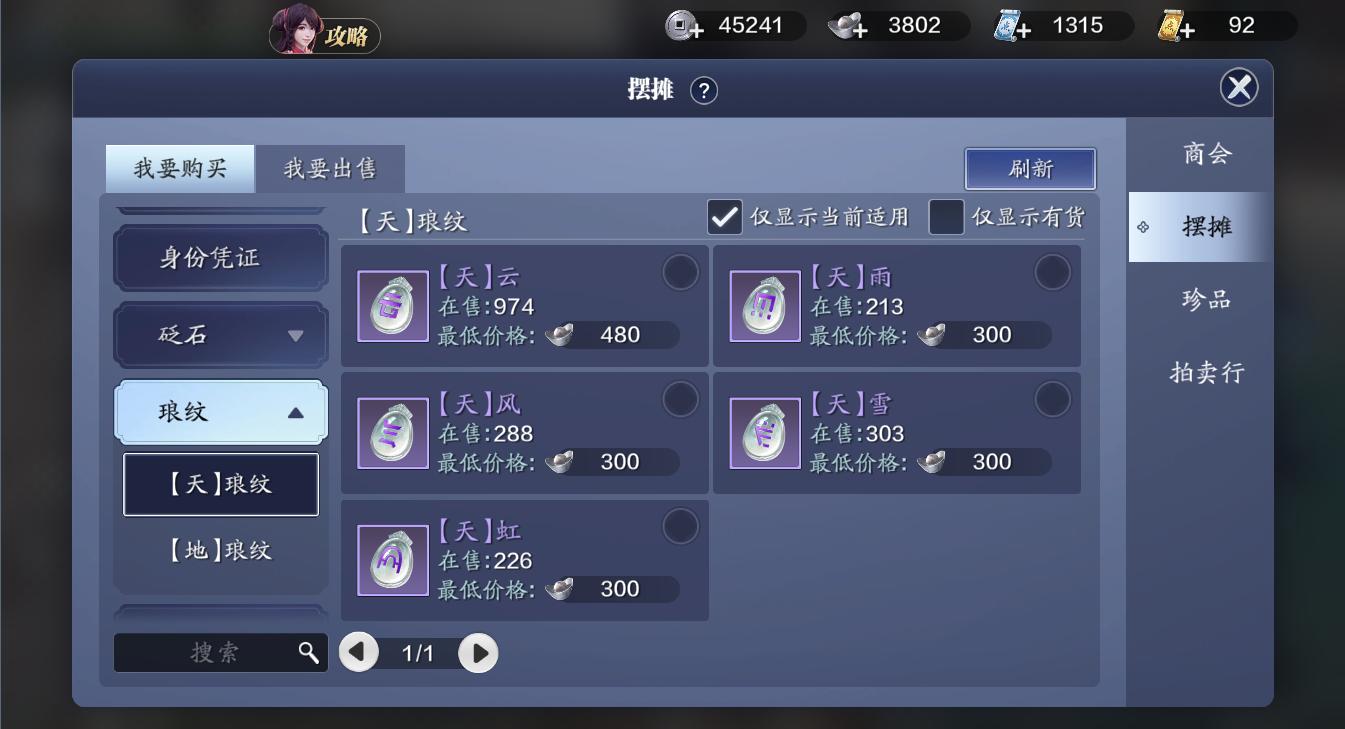Select the 身份凭证 category
The image size is (1345, 729).
220,258
